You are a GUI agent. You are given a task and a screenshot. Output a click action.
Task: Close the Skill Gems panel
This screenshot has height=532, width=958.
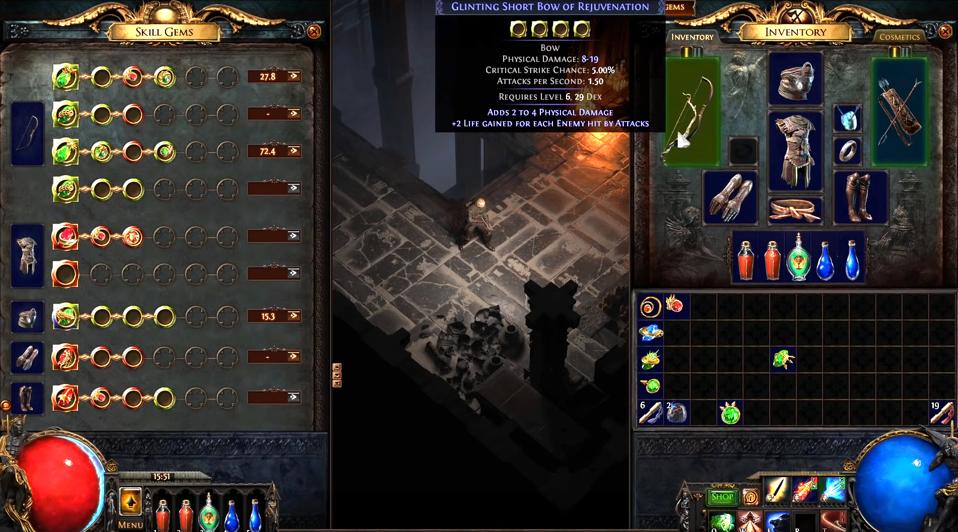point(313,31)
